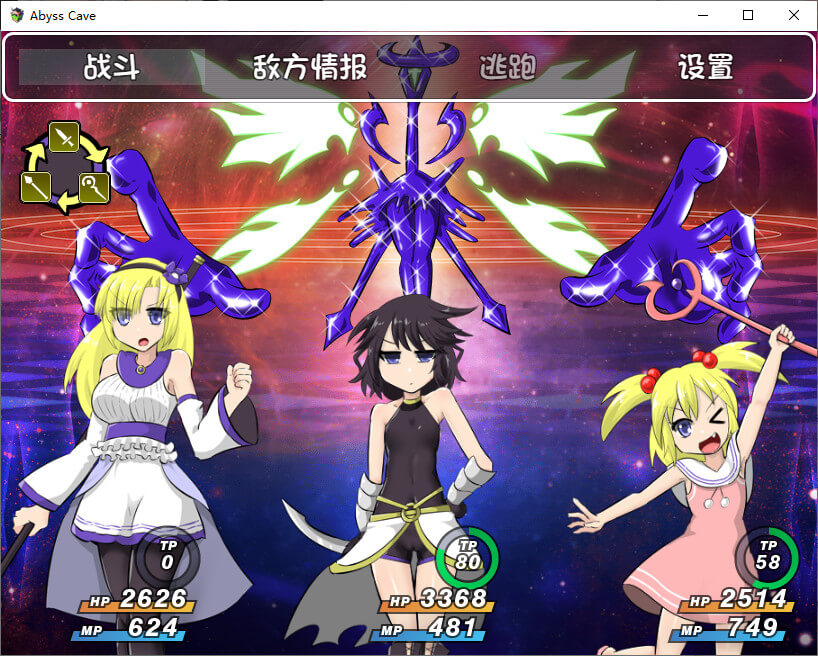
Task: Click the sword icon in the weapon cycle
Action: pyautogui.click(x=64, y=137)
